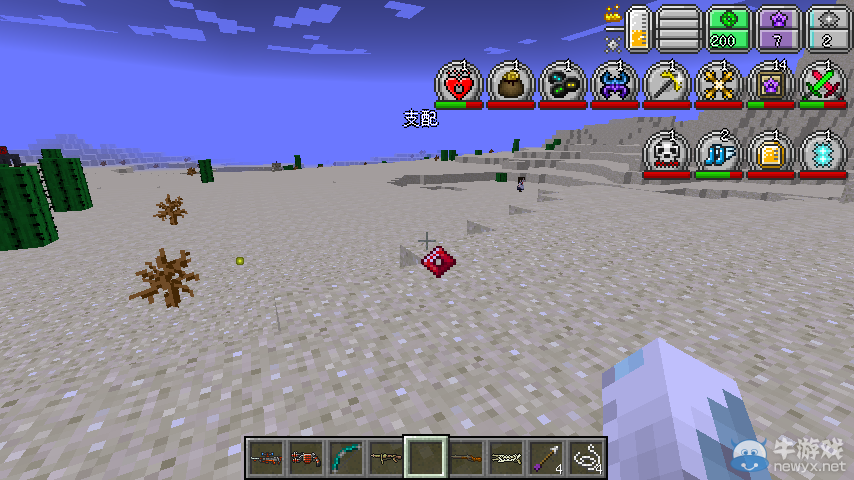Viewport: 854px width, 480px height.
Task: Open the yellow scroll skill icon
Action: click(771, 153)
